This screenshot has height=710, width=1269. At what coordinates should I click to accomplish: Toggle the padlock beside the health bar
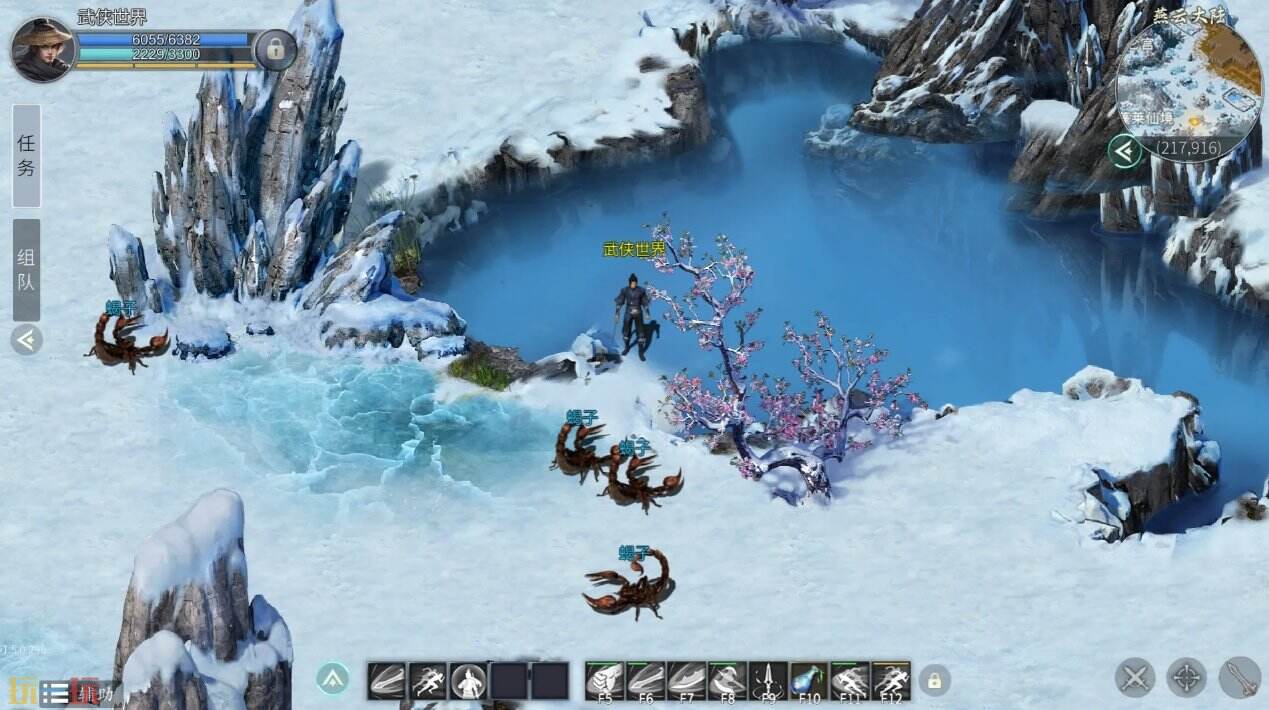[274, 47]
